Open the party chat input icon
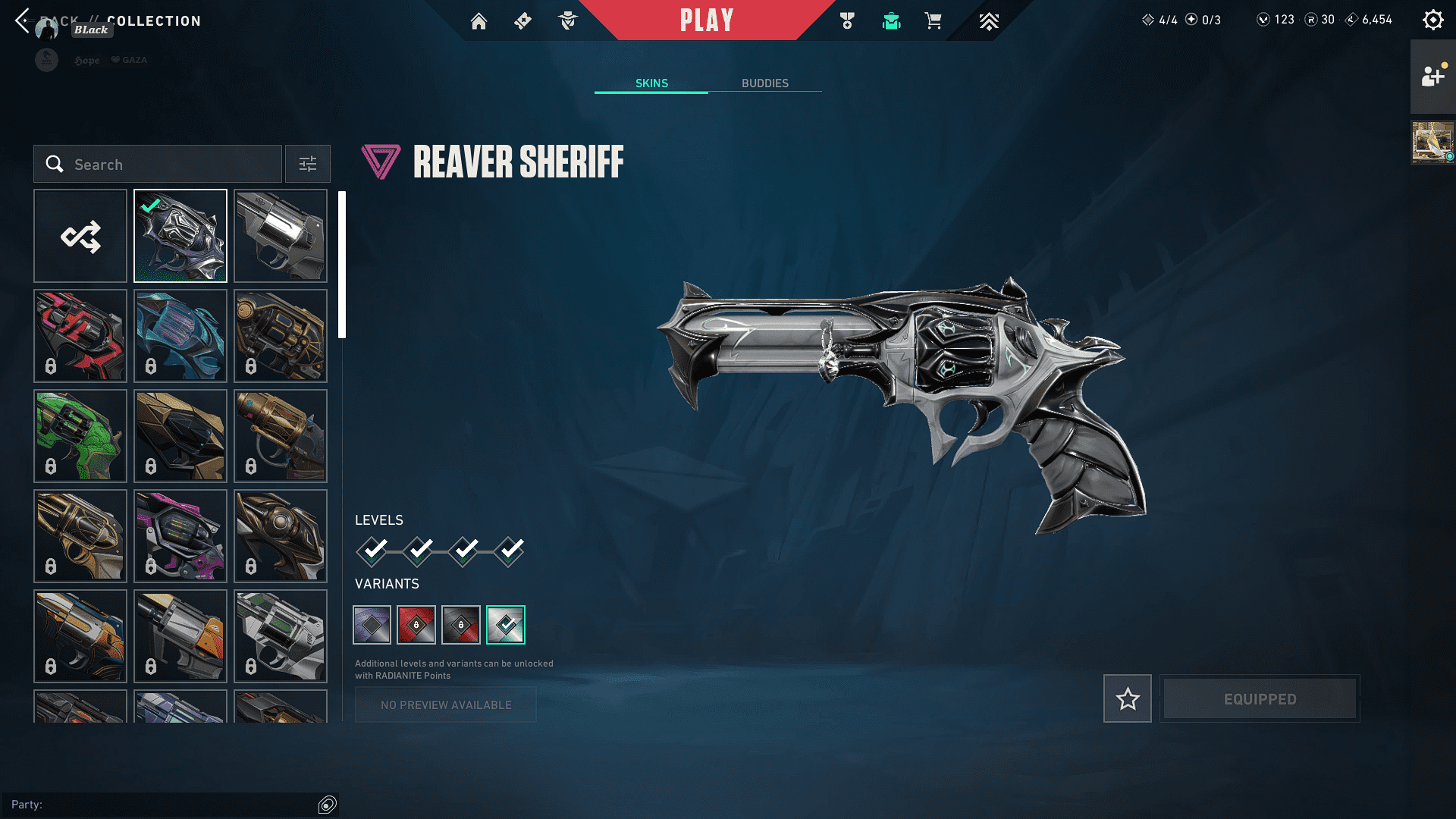This screenshot has height=819, width=1456. [327, 805]
